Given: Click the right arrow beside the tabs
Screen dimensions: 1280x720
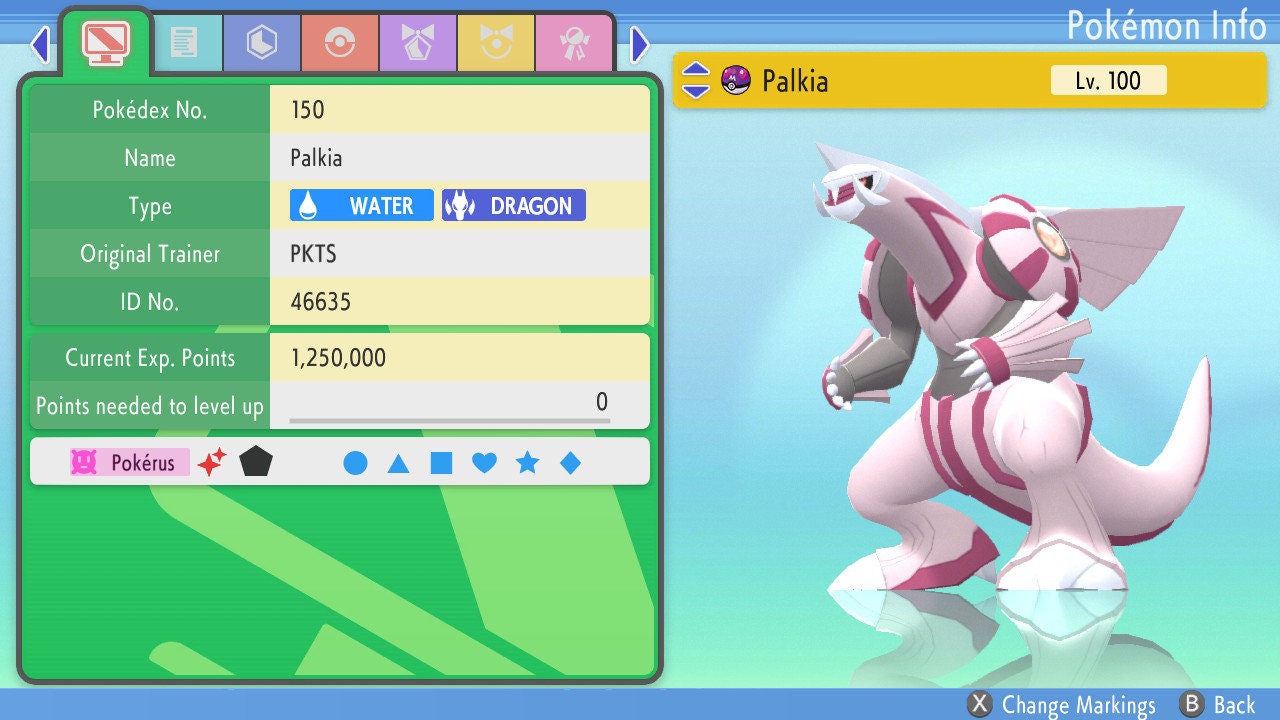Looking at the screenshot, I should click(640, 44).
